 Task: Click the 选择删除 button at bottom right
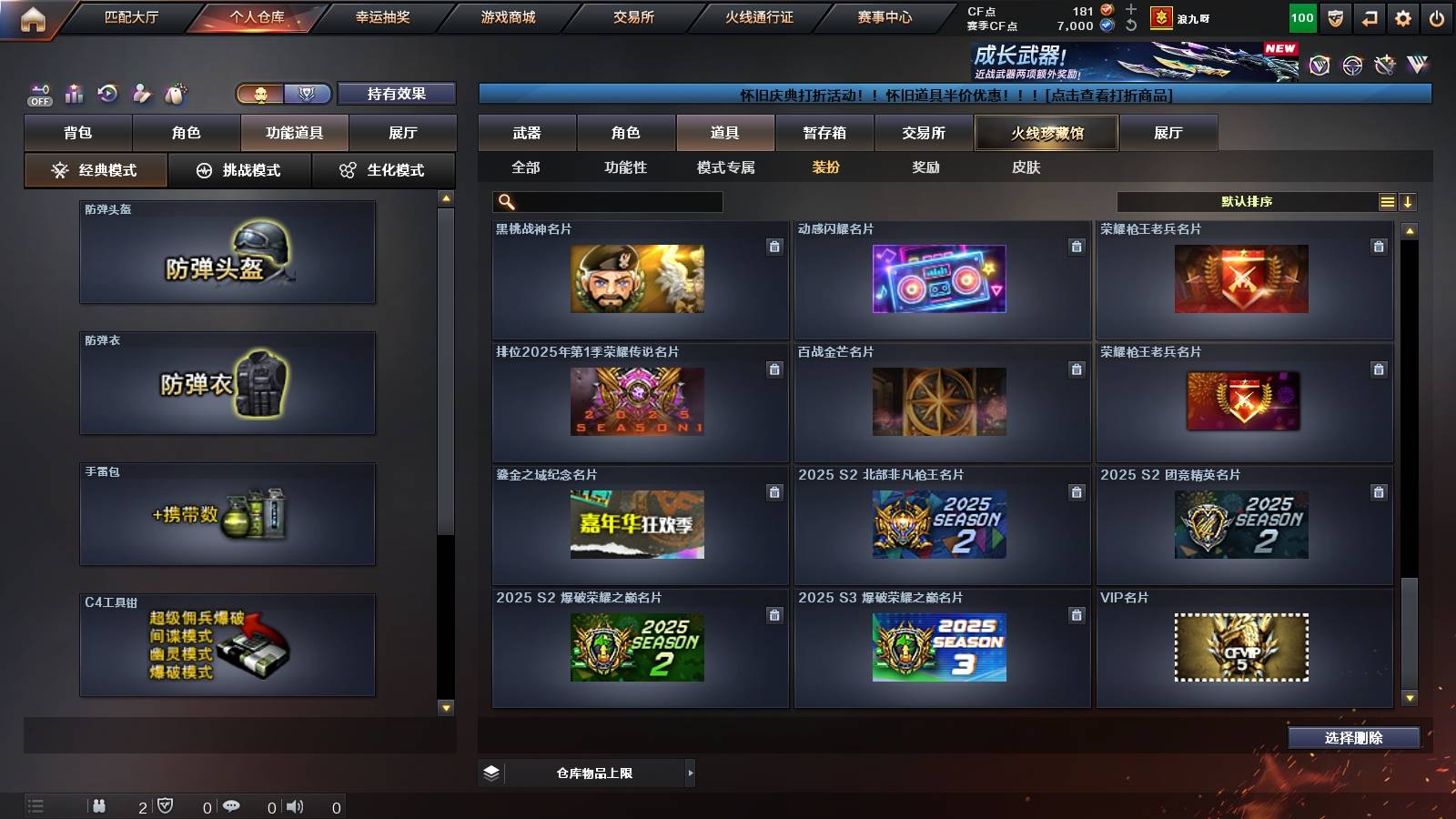coord(1354,738)
